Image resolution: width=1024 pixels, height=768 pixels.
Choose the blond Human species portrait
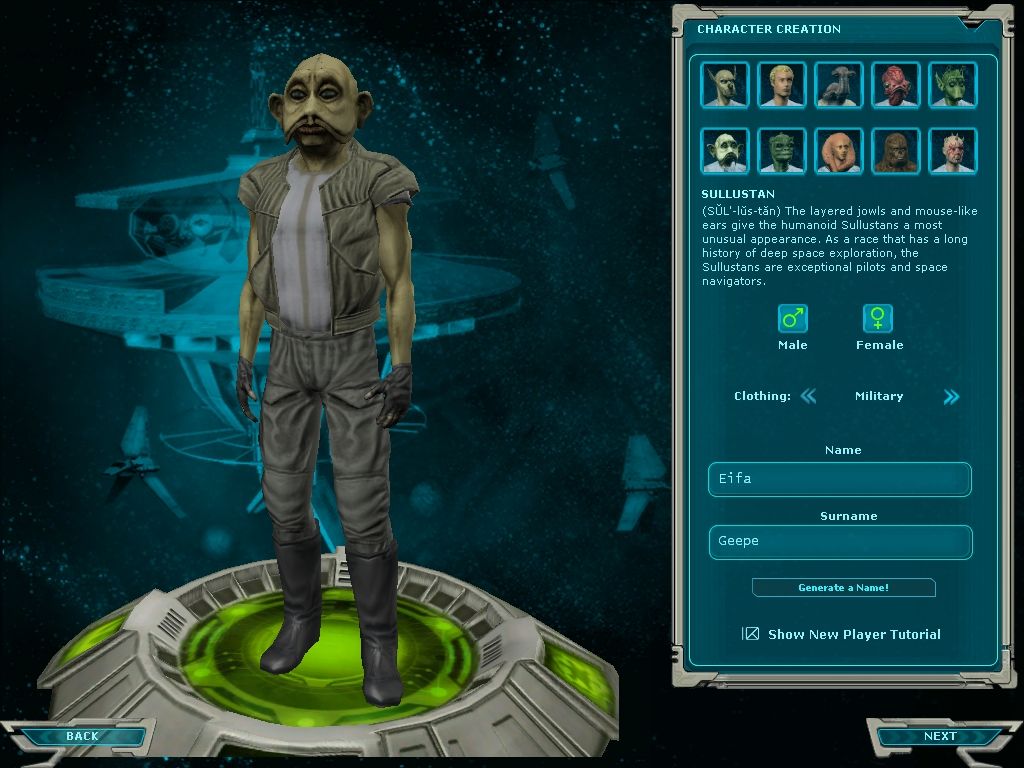point(782,85)
